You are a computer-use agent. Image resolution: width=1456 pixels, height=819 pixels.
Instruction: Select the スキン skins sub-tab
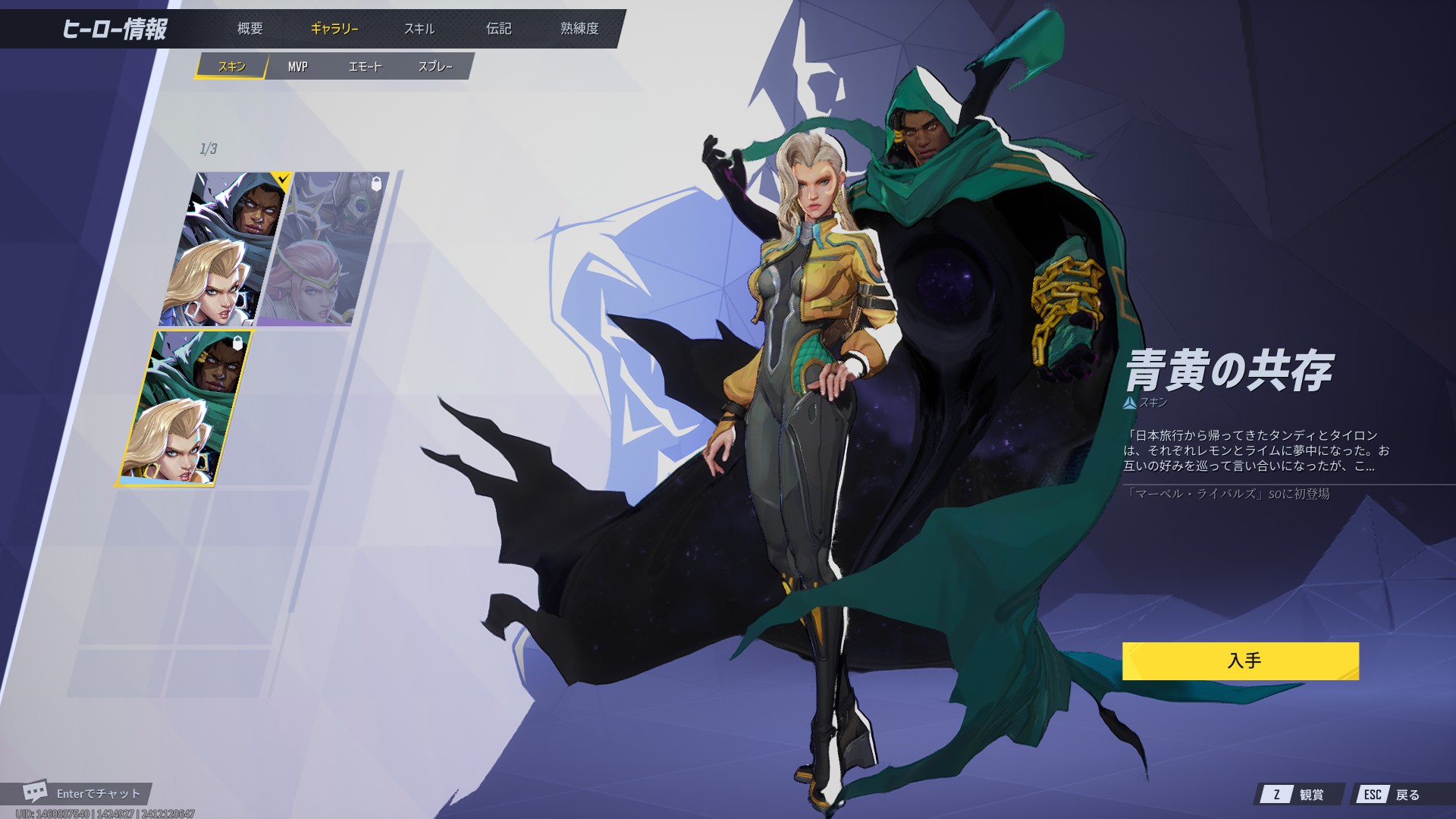click(231, 67)
